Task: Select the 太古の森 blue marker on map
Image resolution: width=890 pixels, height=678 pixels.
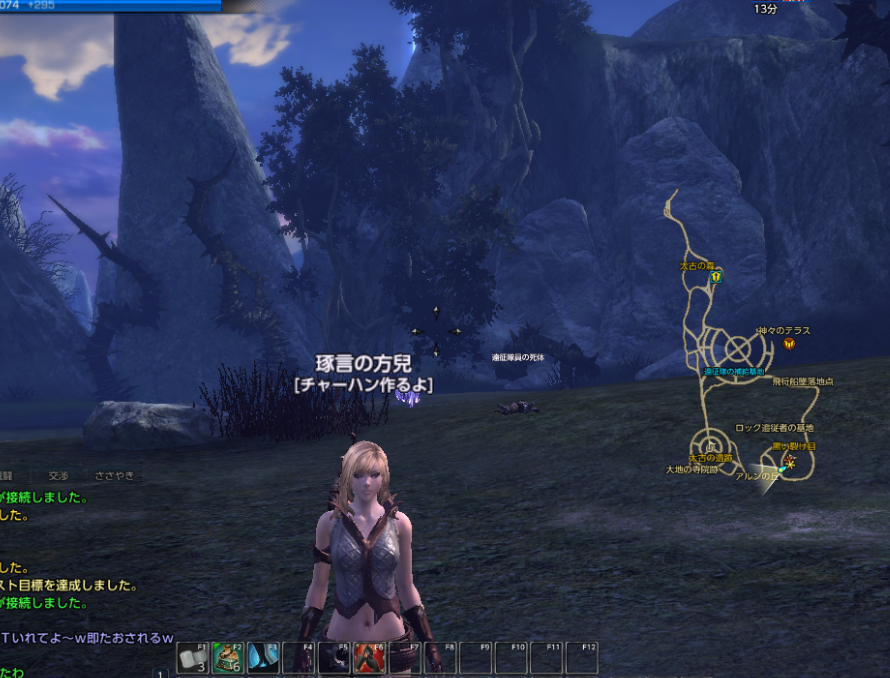Action: 716,278
